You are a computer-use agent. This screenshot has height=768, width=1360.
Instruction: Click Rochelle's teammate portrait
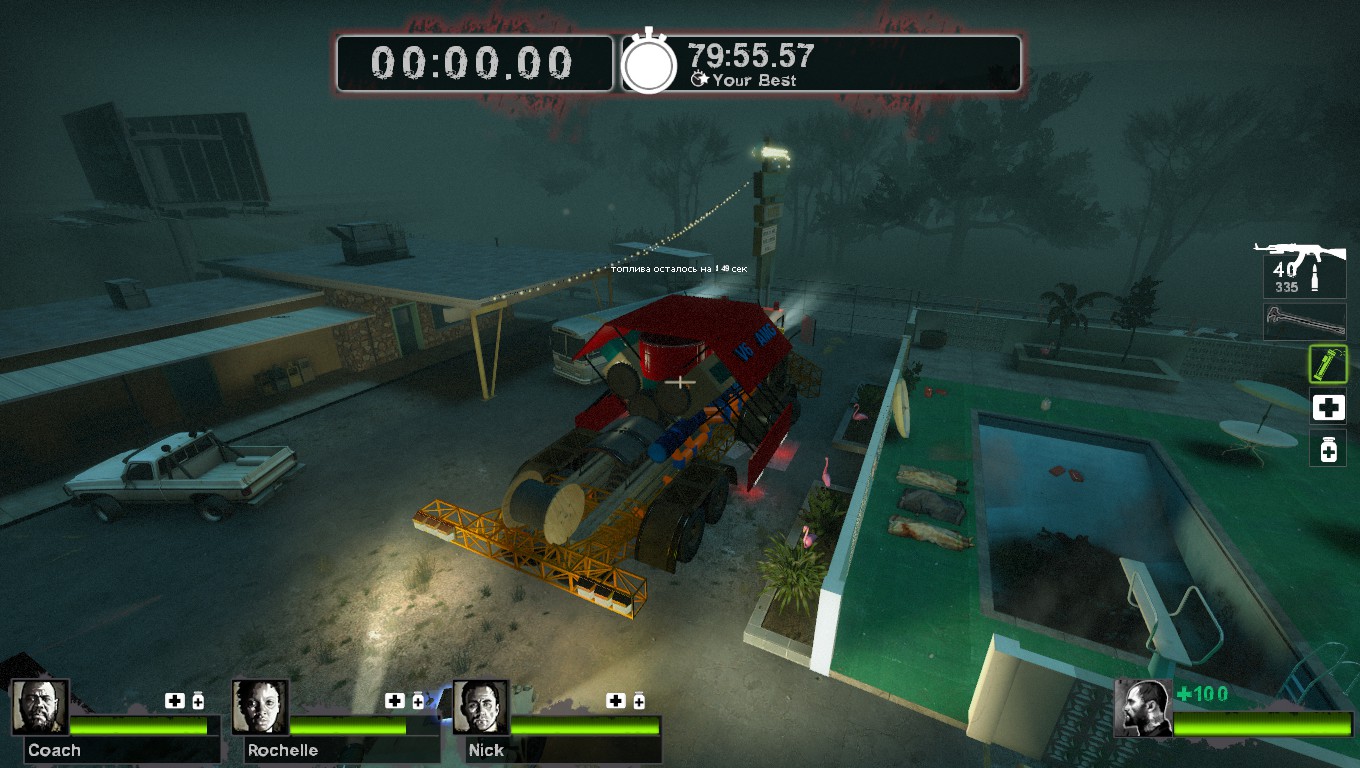[261, 707]
